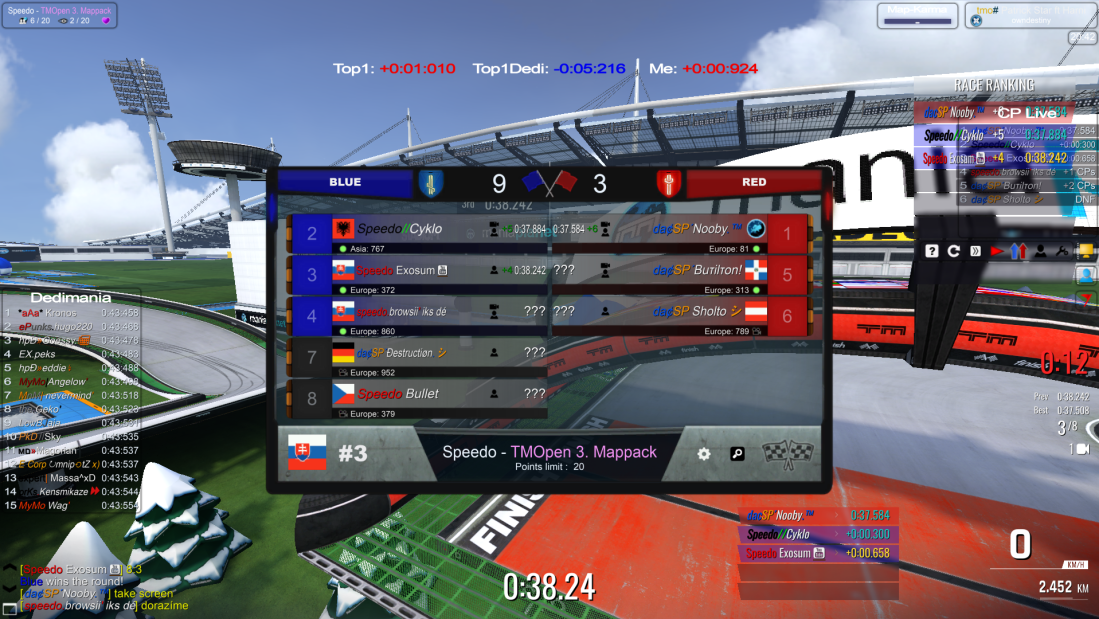Open the Map-Karma widget
This screenshot has width=1099, height=619.
click(917, 15)
